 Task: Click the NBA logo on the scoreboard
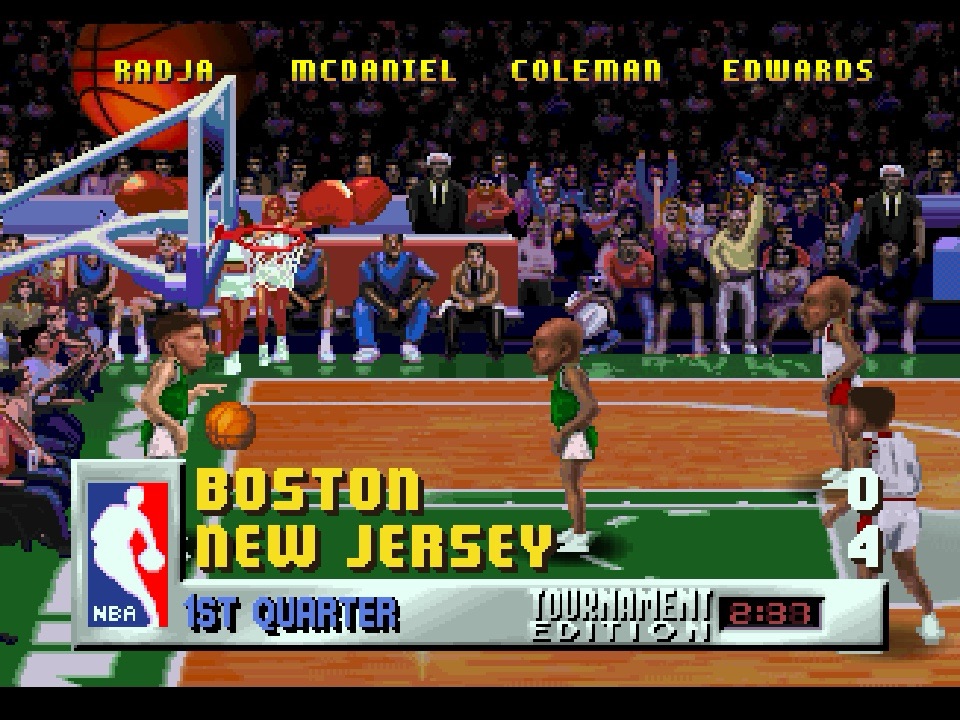(x=126, y=553)
